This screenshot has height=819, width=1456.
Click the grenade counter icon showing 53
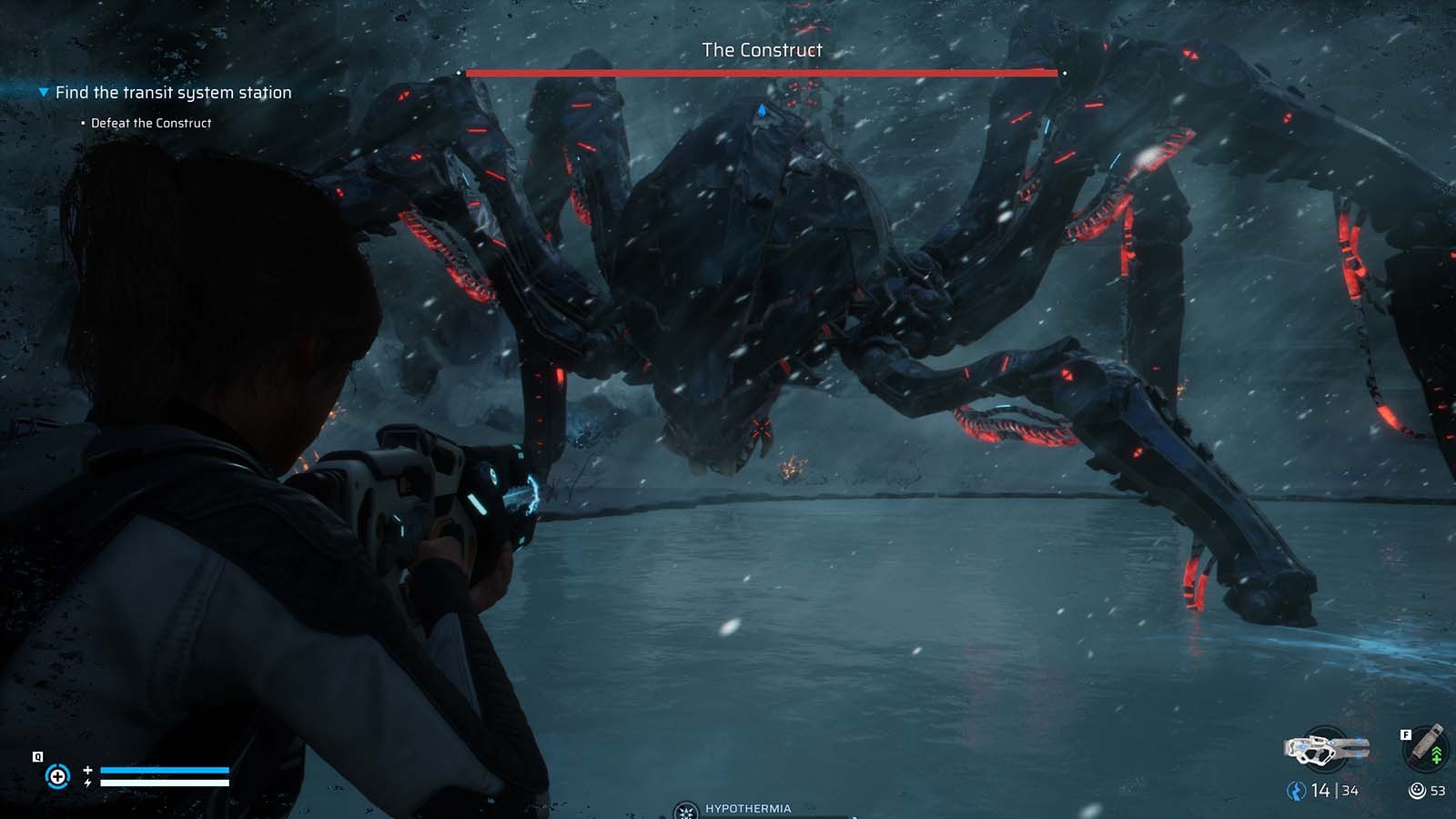coord(1415,790)
